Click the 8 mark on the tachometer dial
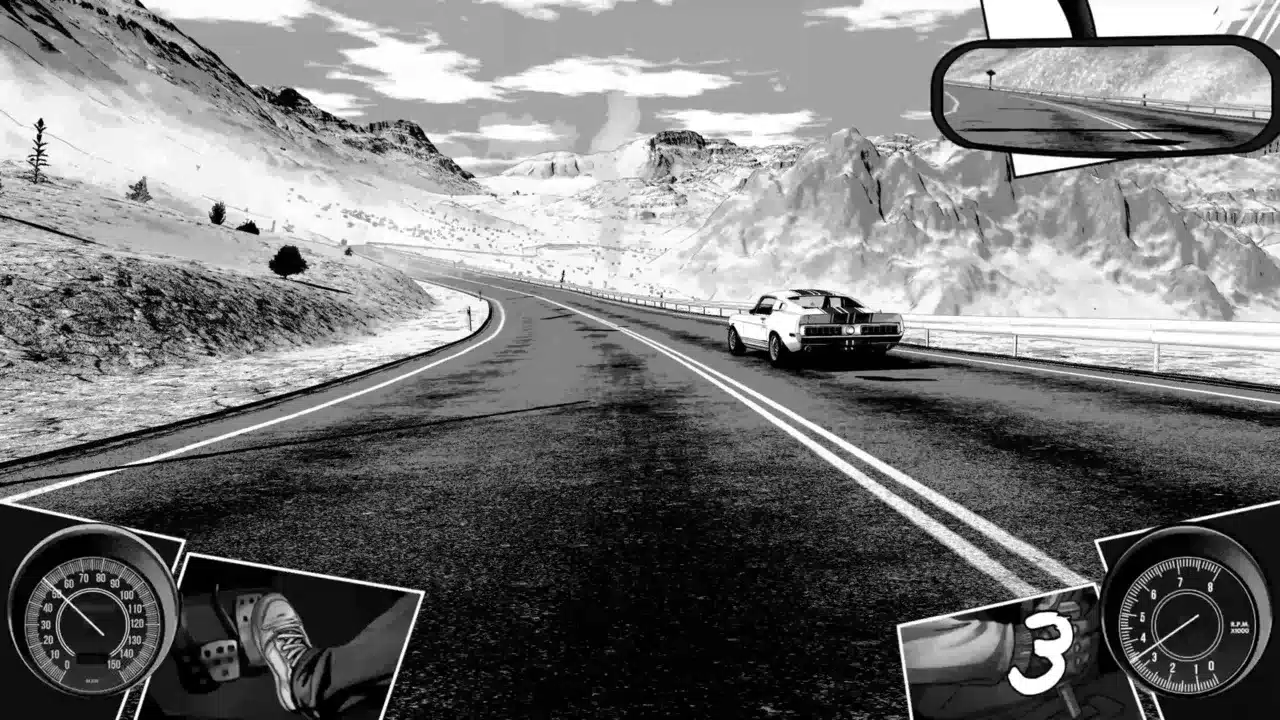 (x=1211, y=585)
